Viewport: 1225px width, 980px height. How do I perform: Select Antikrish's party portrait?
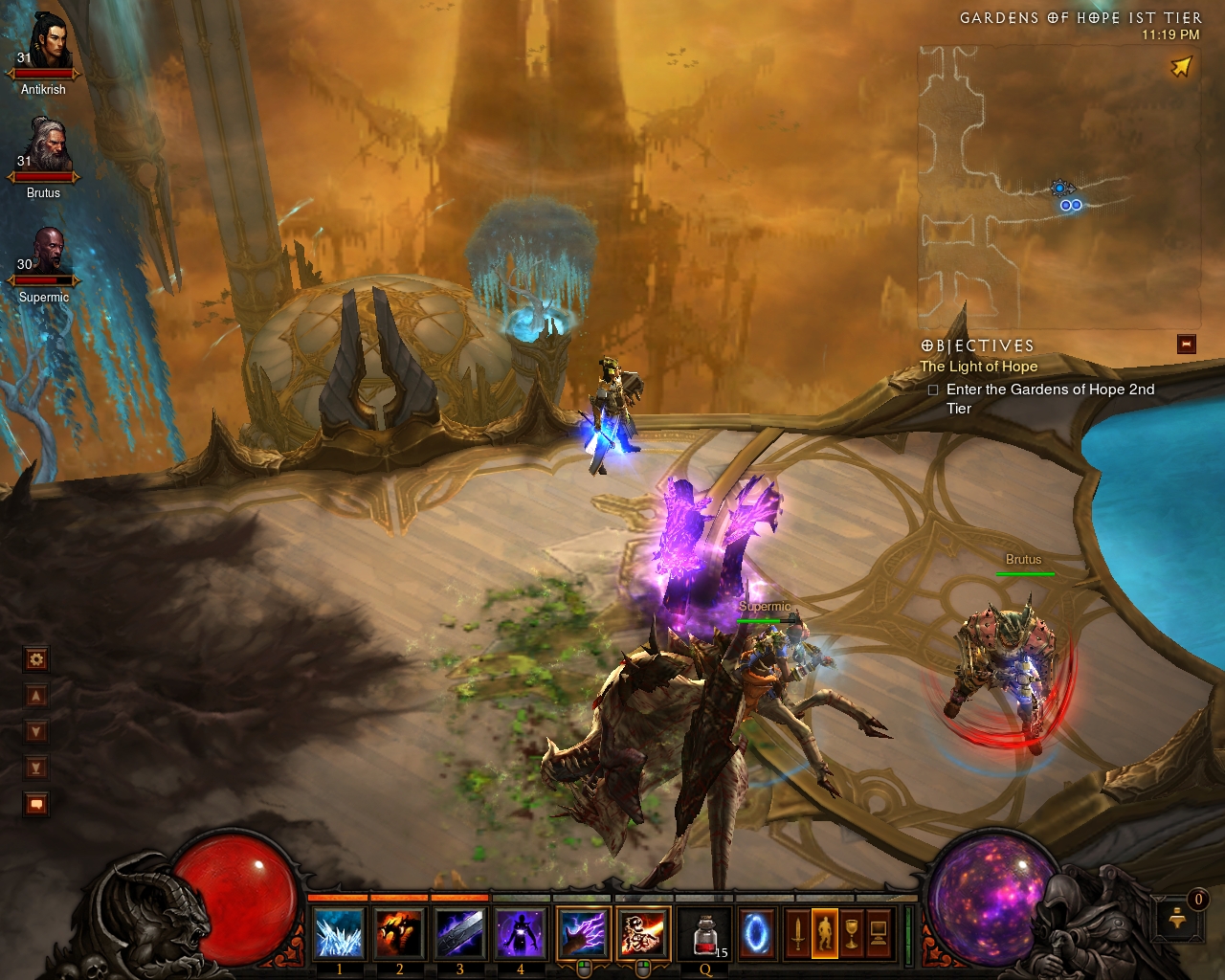point(46,42)
